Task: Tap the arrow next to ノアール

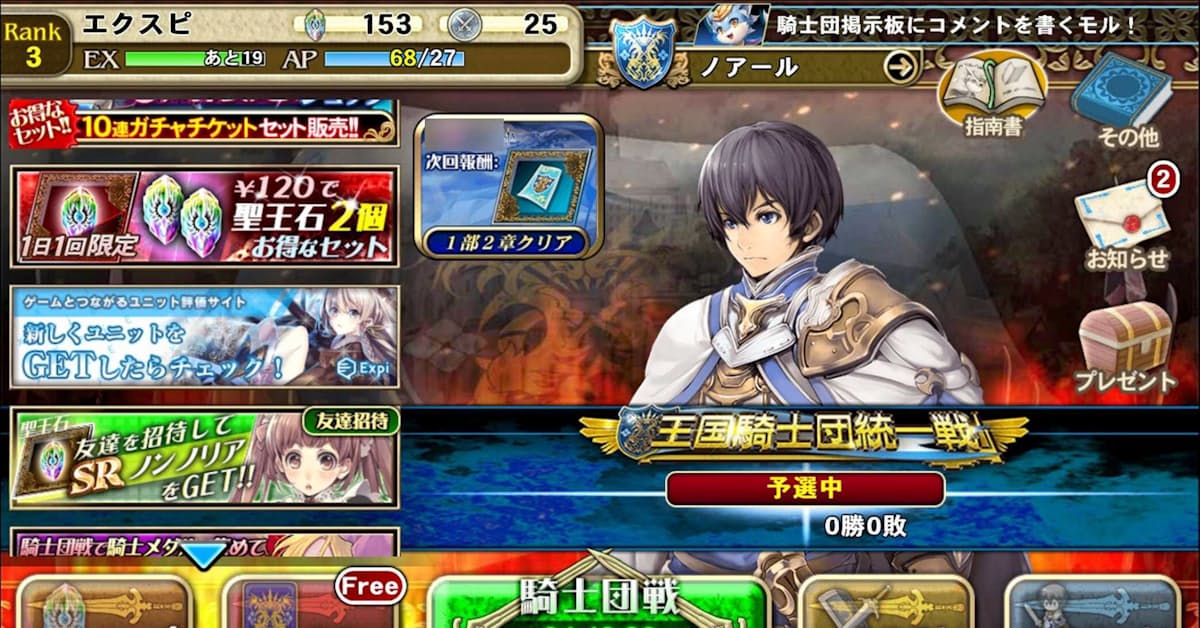Action: tap(900, 67)
